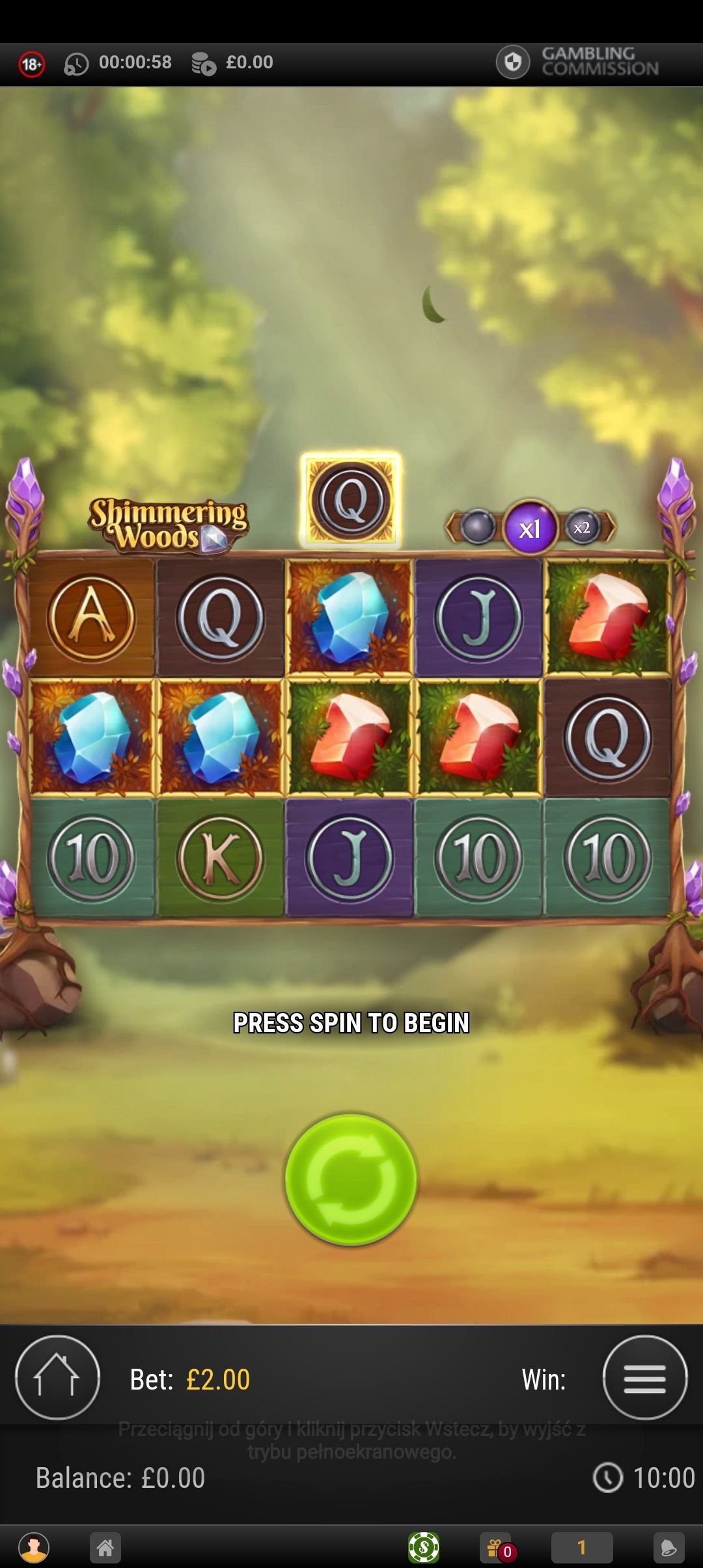The width and height of the screenshot is (703, 1568).
Task: Return to lobby via house outline button
Action: 57,1377
